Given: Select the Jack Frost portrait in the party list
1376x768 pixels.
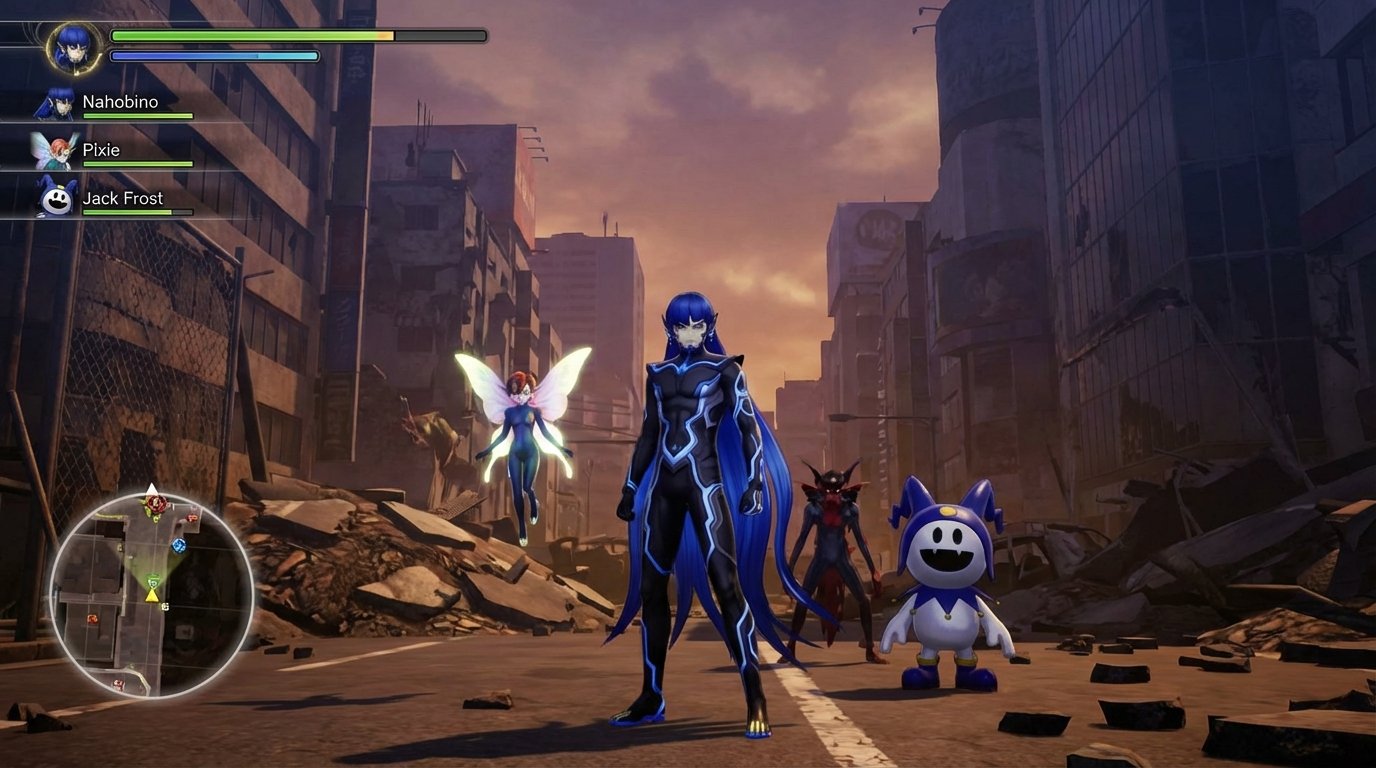Looking at the screenshot, I should [x=55, y=198].
